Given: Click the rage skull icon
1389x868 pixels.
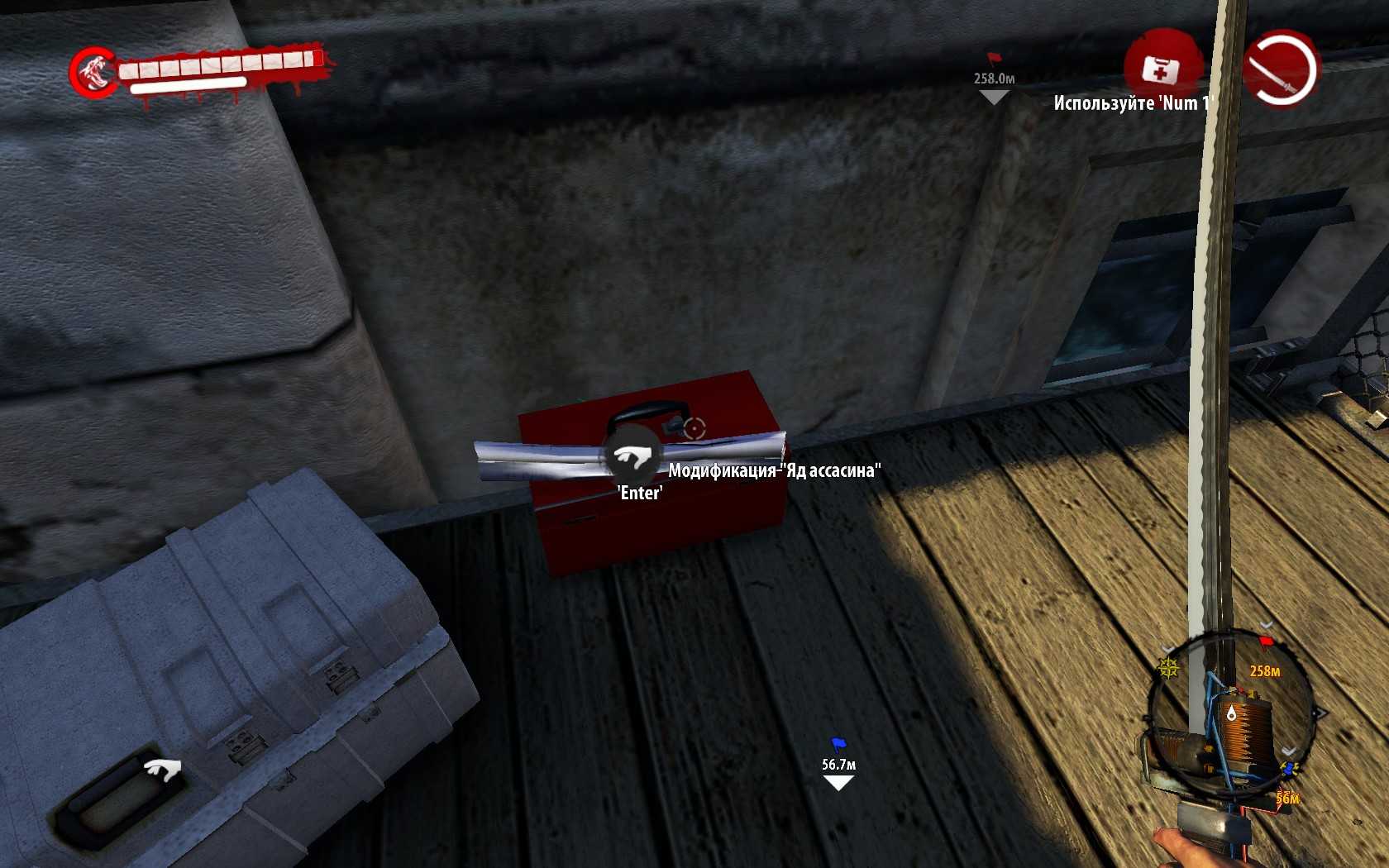Looking at the screenshot, I should point(93,72).
